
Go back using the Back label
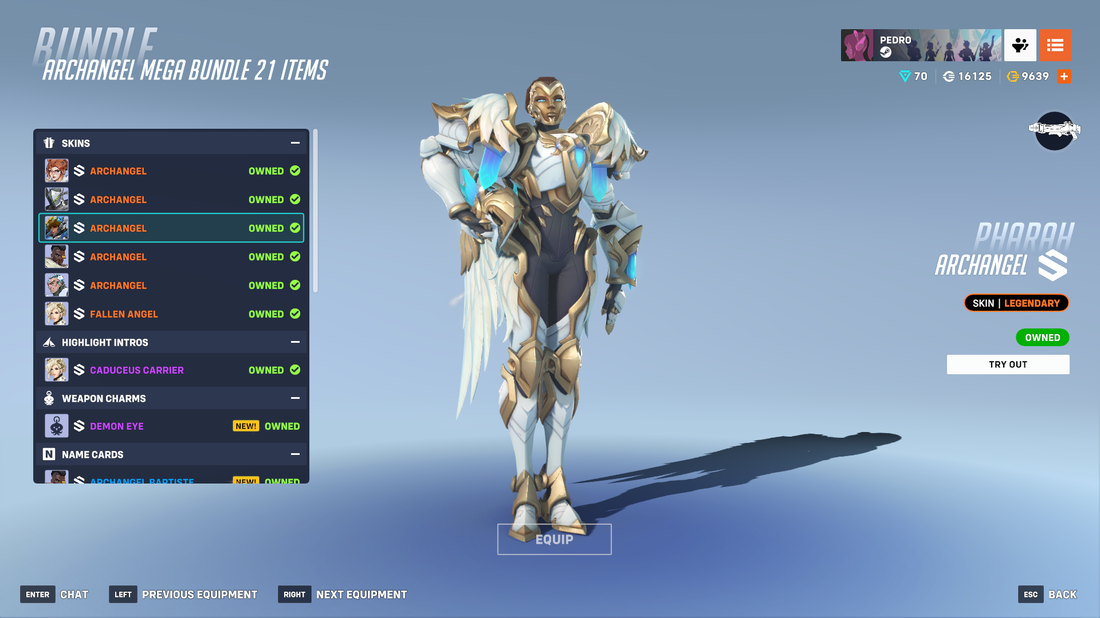click(1062, 595)
